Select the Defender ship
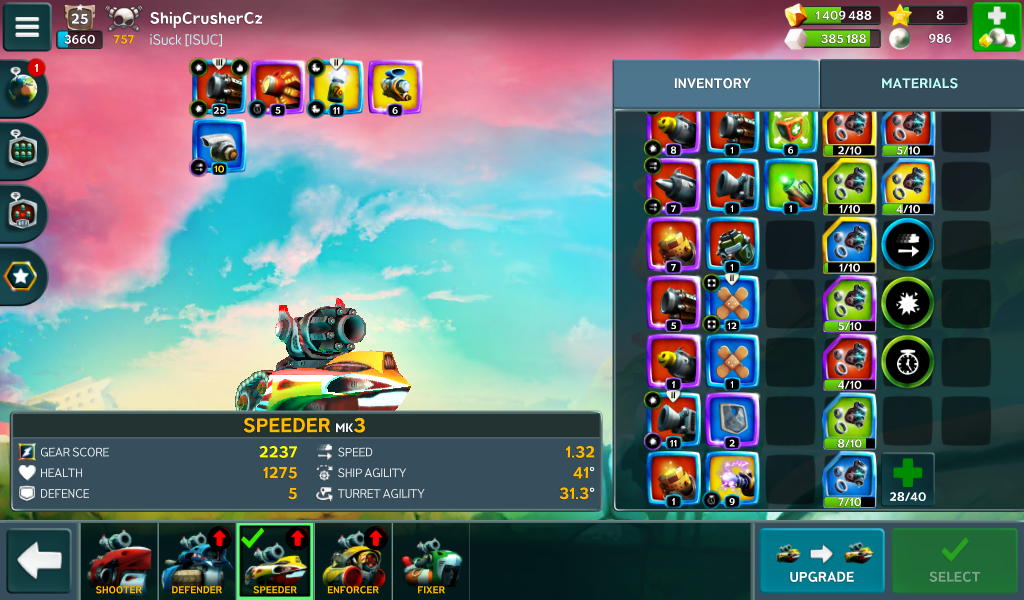Viewport: 1024px width, 600px height. click(x=197, y=561)
